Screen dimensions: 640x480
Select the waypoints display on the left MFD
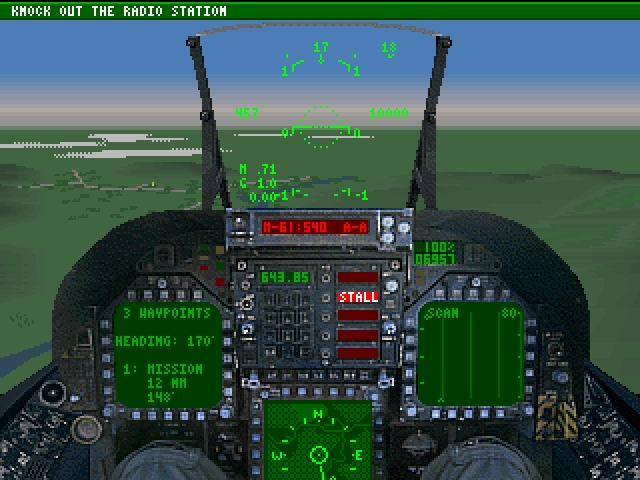(x=168, y=354)
